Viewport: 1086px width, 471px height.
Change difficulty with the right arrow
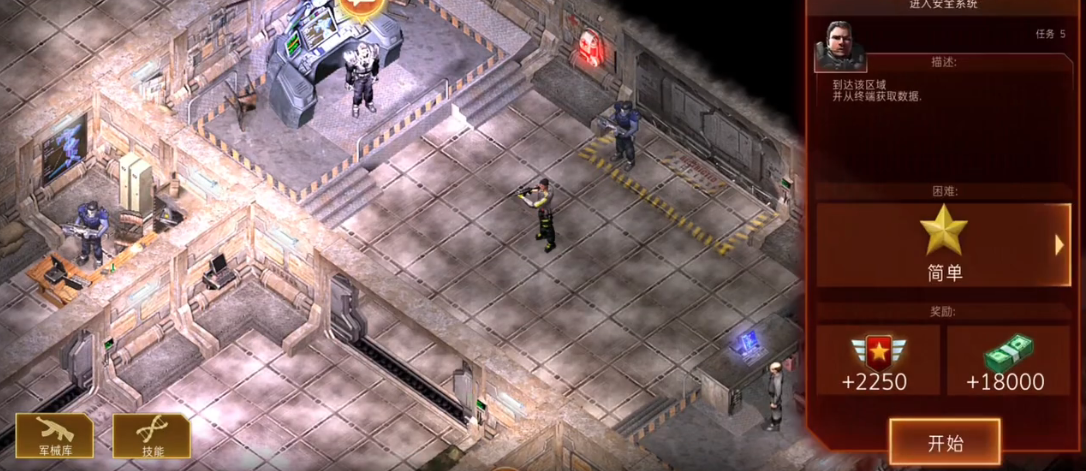pos(1060,244)
